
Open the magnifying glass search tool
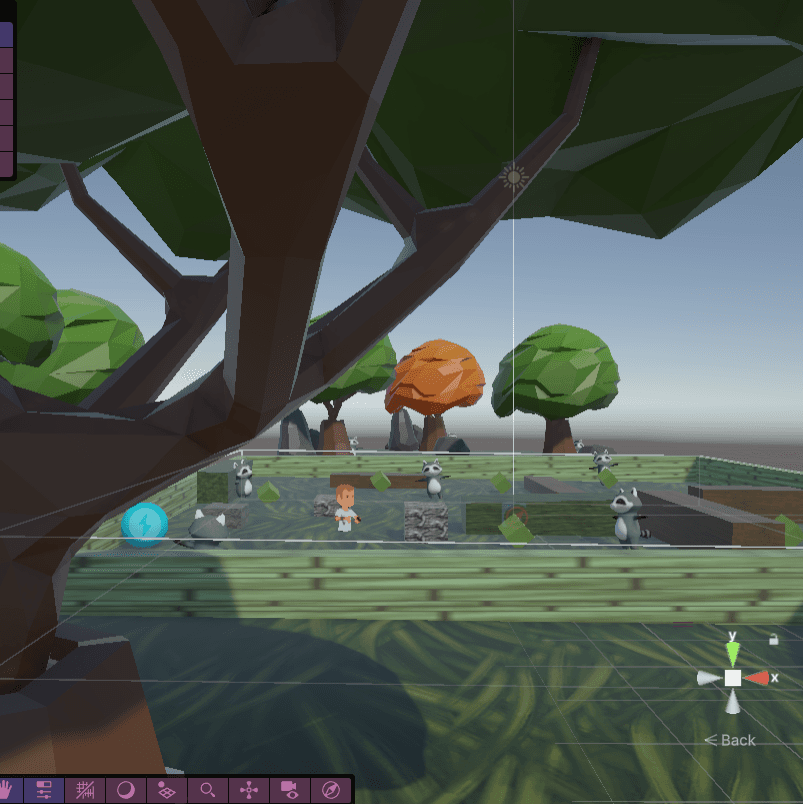[x=208, y=789]
